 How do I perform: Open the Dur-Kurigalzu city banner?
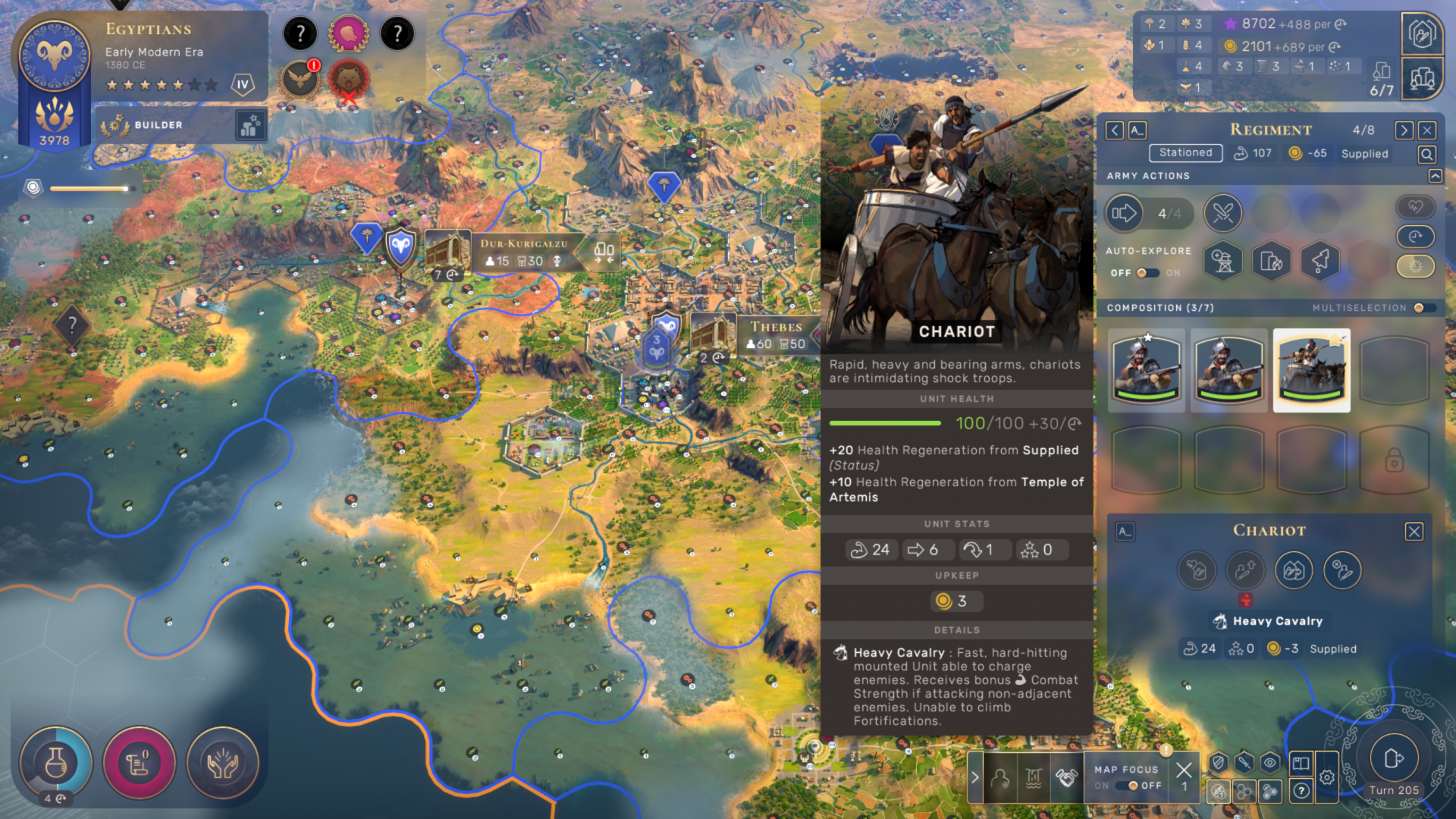pos(523,252)
